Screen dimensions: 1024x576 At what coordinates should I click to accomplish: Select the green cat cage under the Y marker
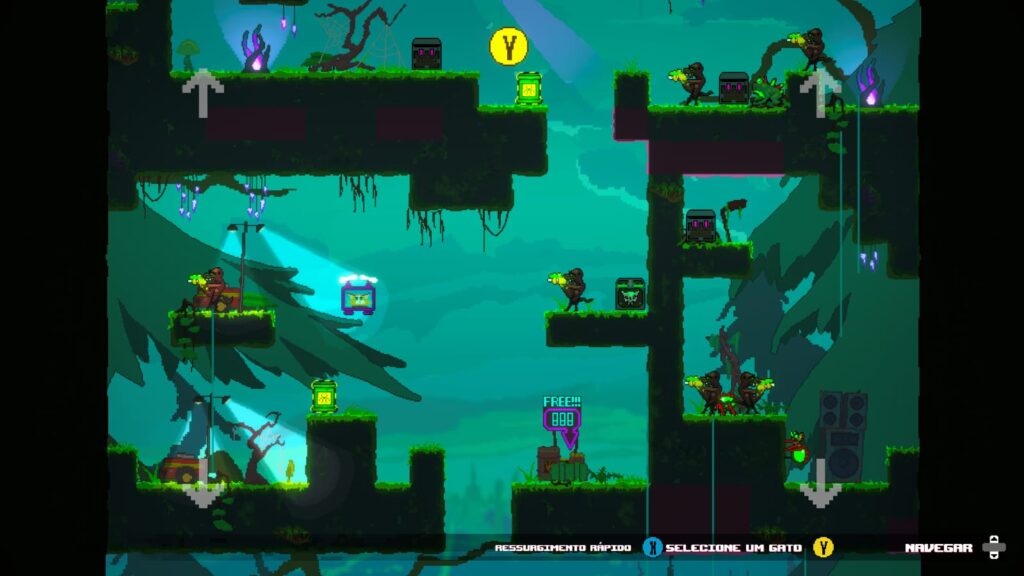(528, 88)
